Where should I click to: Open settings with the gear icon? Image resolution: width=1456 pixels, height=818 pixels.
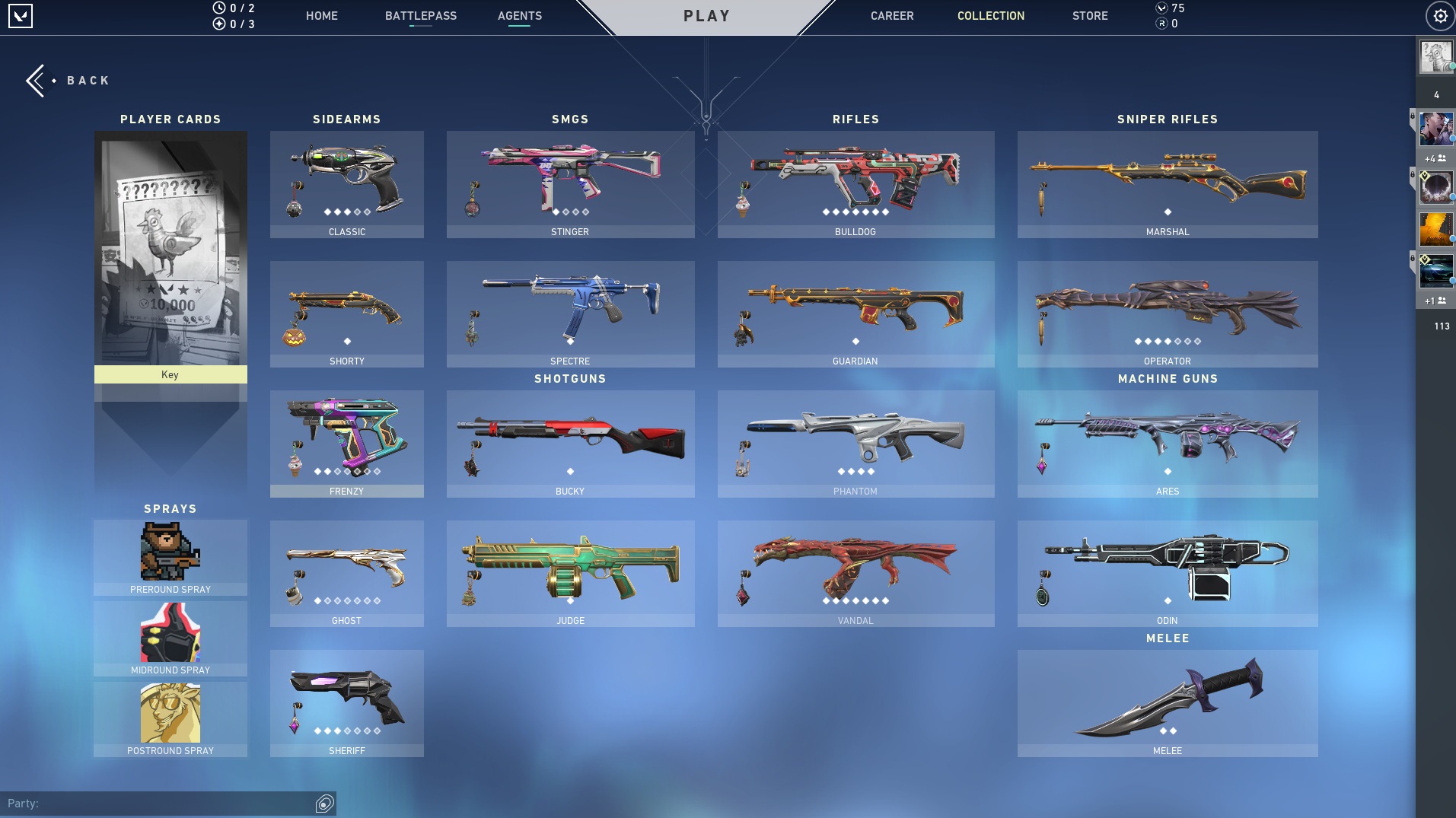[1439, 16]
